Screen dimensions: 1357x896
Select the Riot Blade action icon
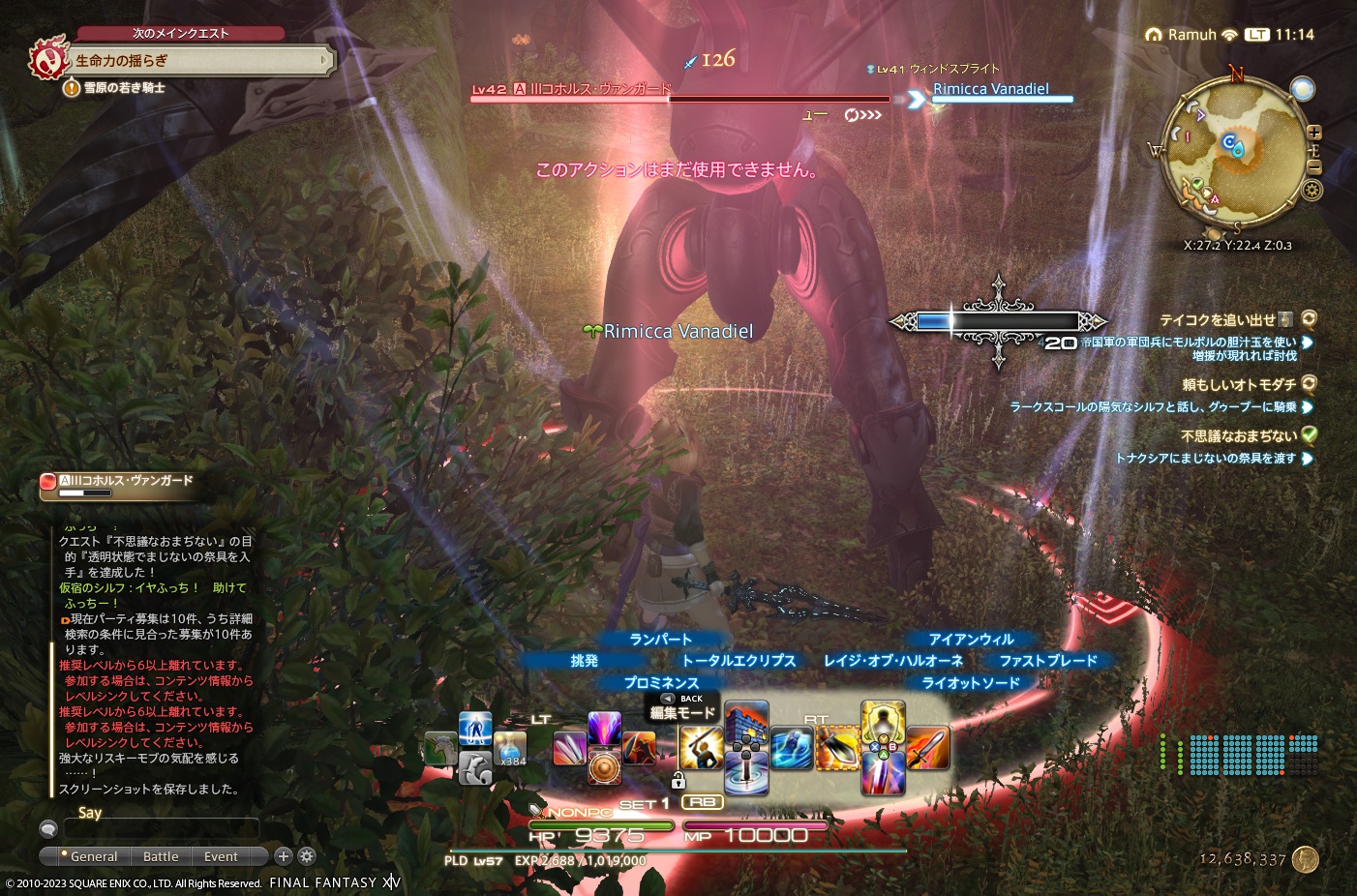point(881,775)
